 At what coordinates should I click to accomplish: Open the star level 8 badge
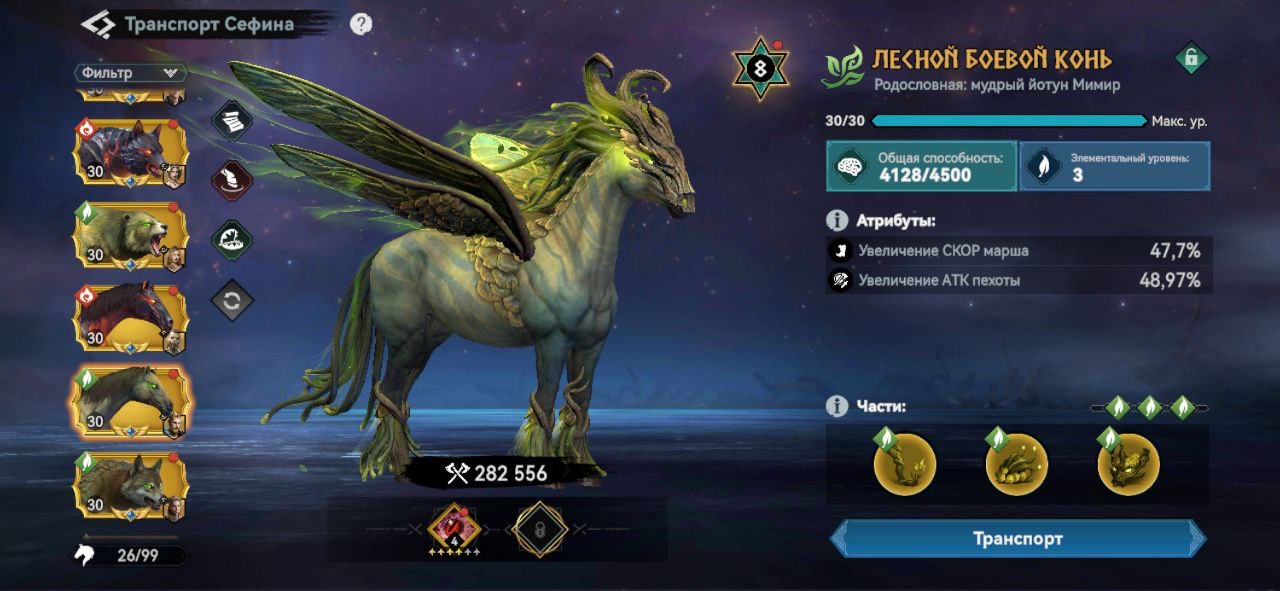pyautogui.click(x=761, y=70)
